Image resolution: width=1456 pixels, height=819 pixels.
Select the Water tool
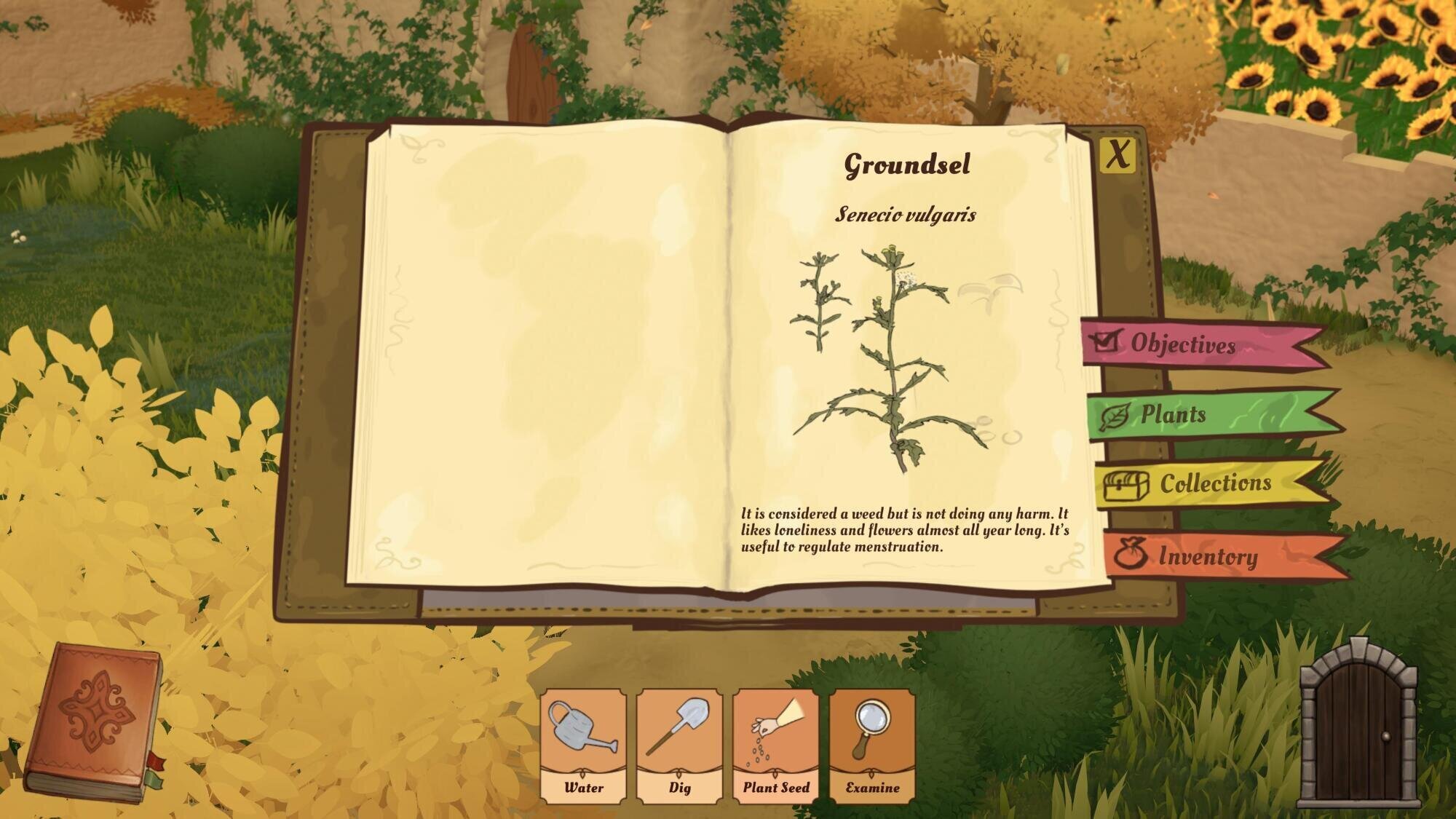tap(584, 745)
